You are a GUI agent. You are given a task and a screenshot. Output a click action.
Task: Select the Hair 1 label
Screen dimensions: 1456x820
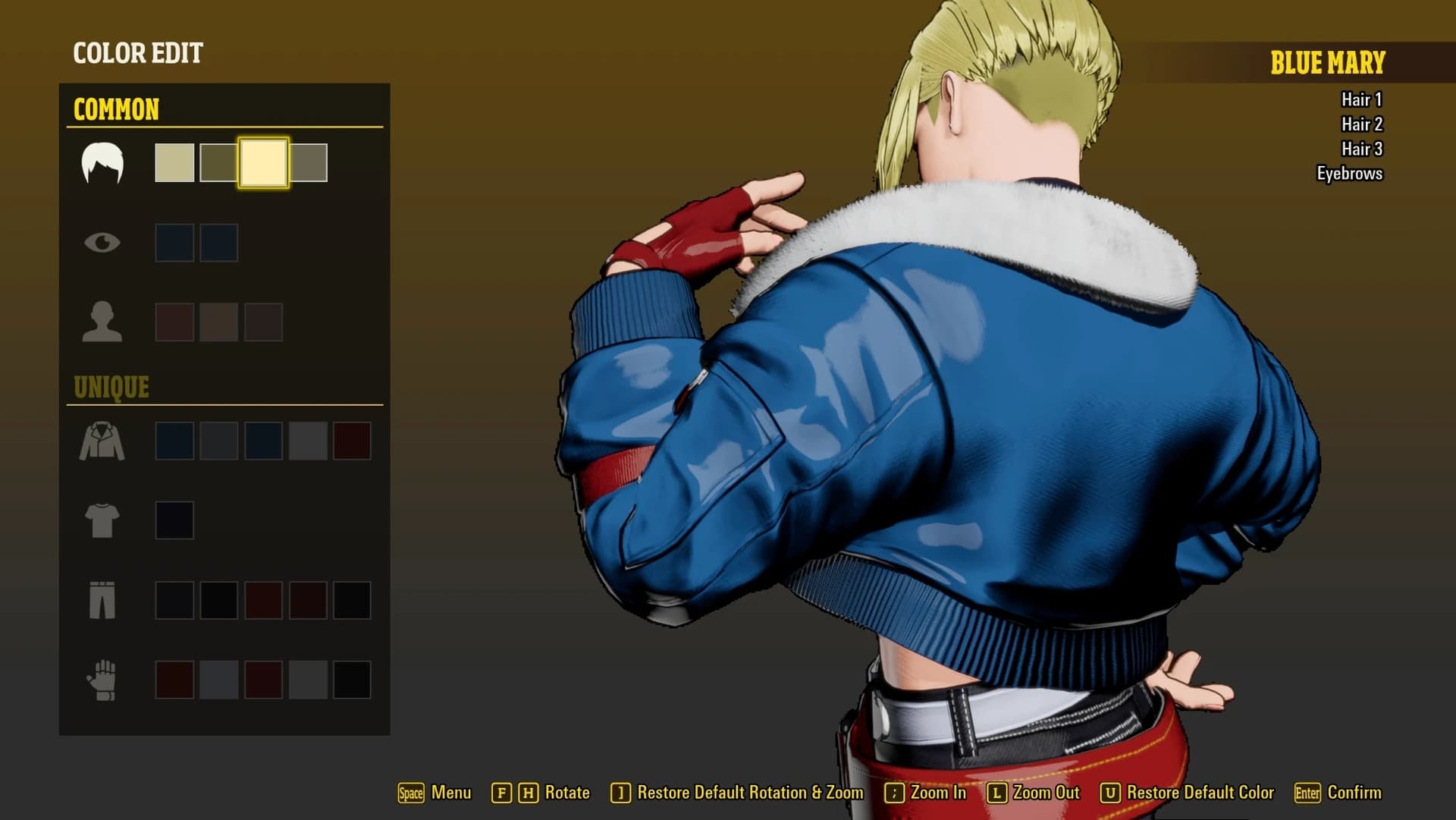tap(1361, 99)
